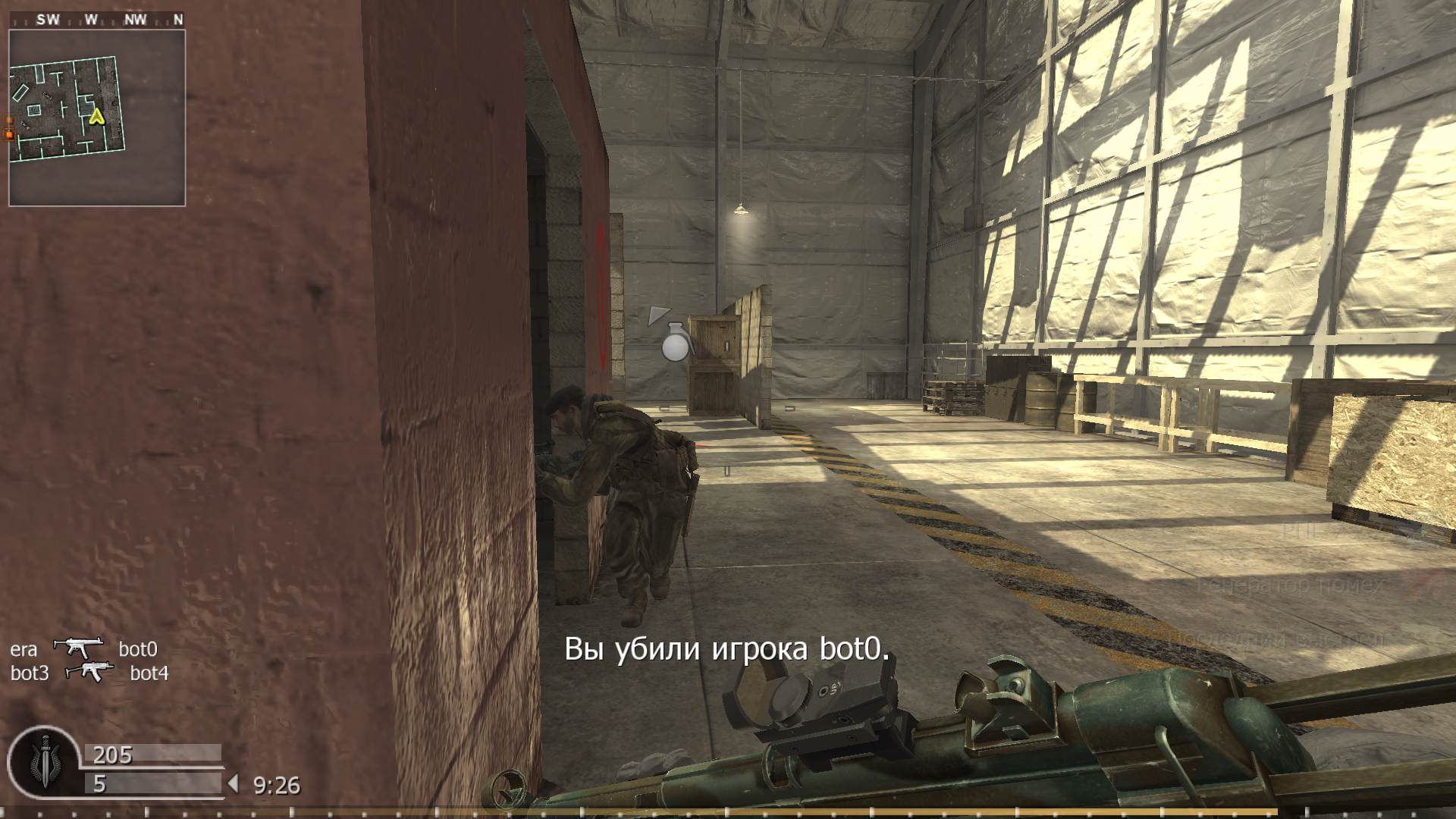1456x819 pixels.
Task: Click the era player name in the killfeed
Action: (x=25, y=649)
